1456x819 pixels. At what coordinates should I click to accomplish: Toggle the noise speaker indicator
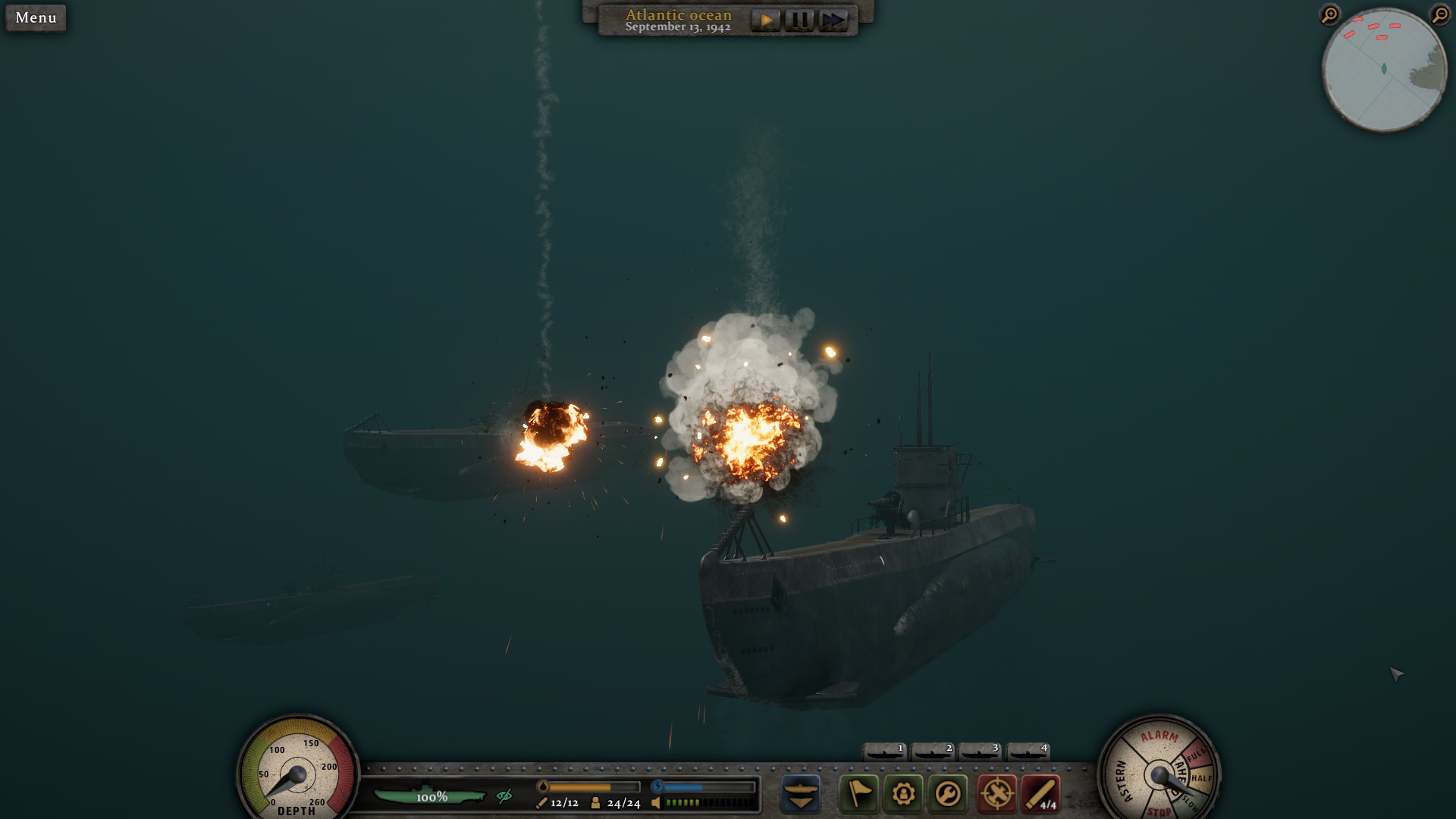click(x=657, y=803)
